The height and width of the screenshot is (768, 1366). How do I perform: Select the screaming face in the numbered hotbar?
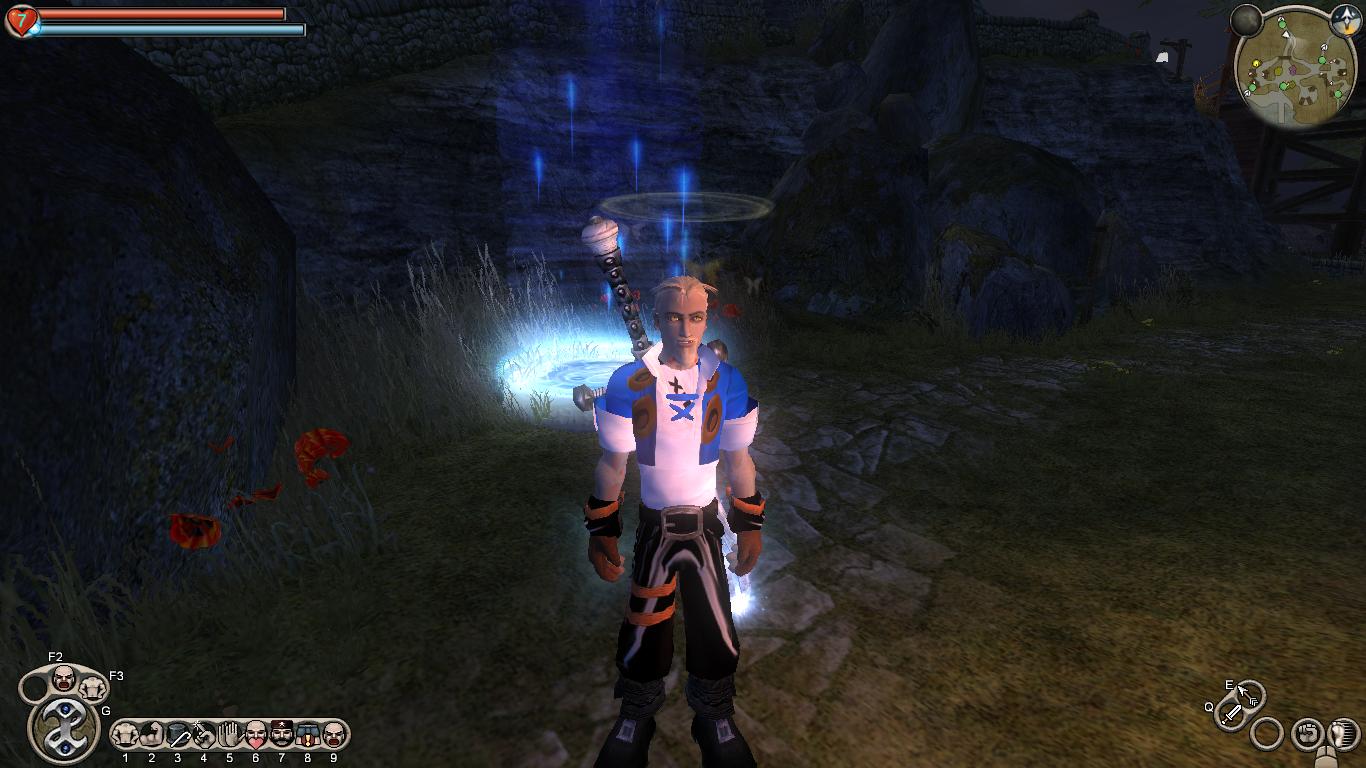[x=333, y=735]
